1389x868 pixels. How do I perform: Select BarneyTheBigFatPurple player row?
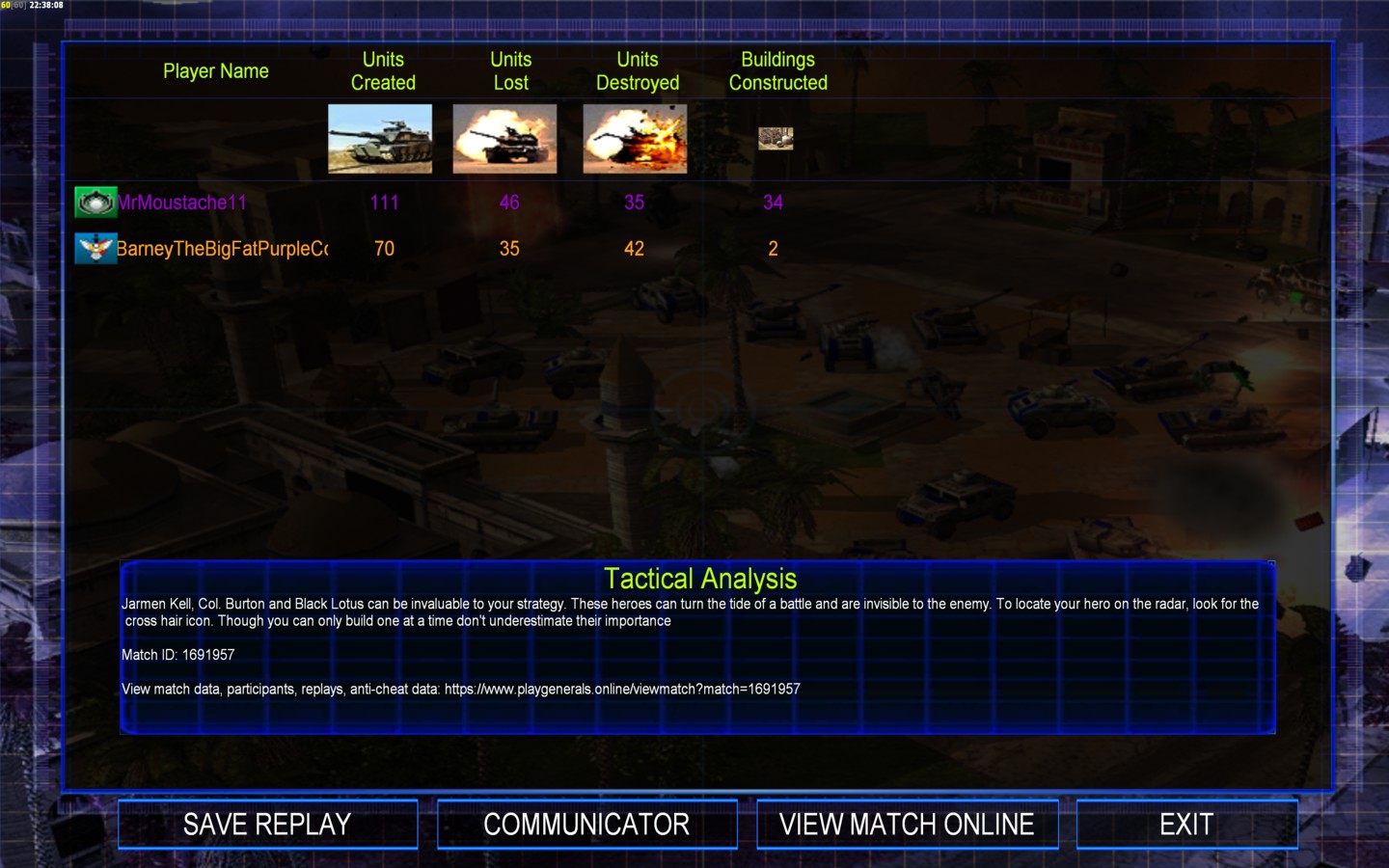pos(221,249)
